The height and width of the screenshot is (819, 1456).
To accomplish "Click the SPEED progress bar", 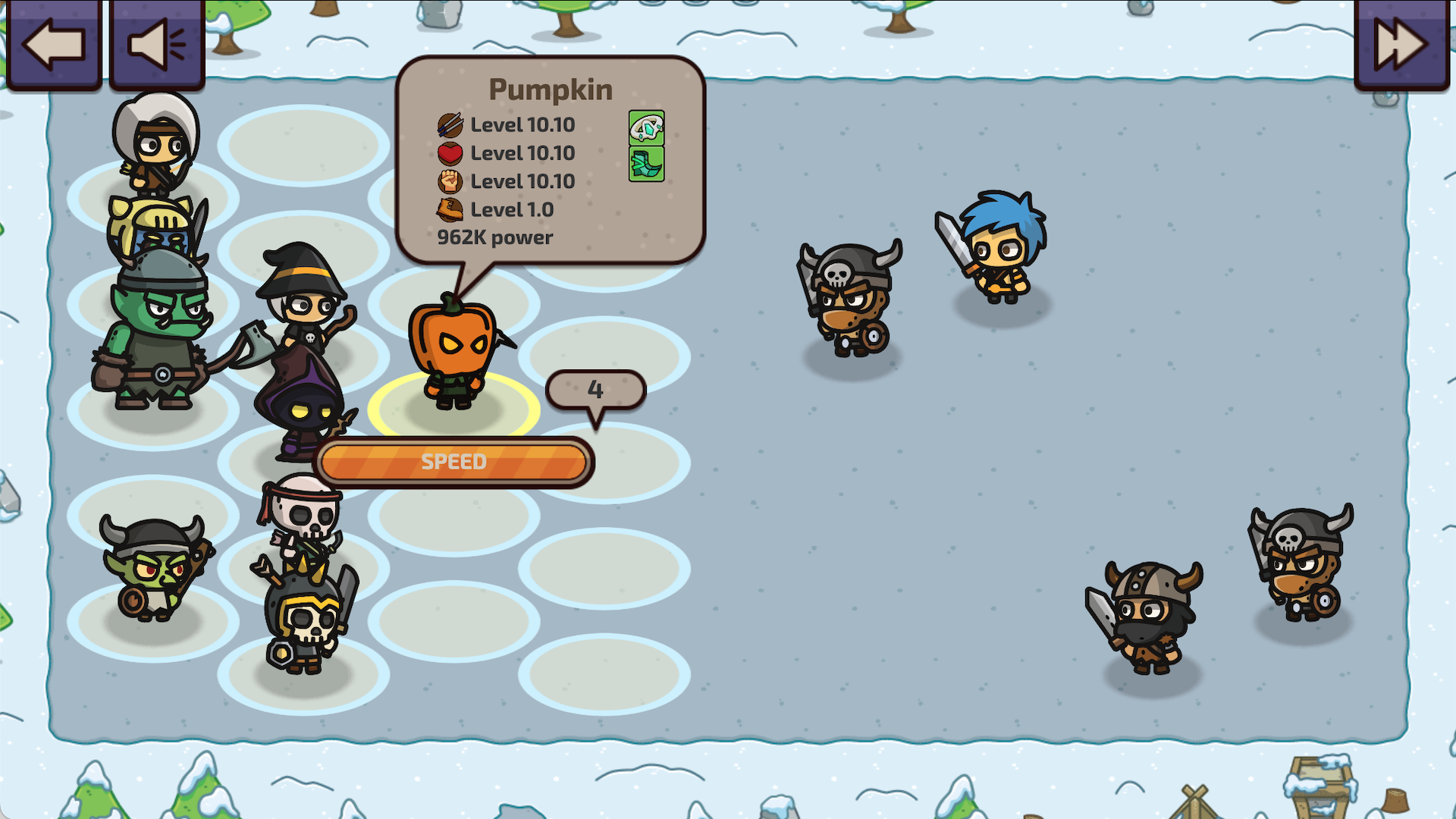I will coord(453,460).
